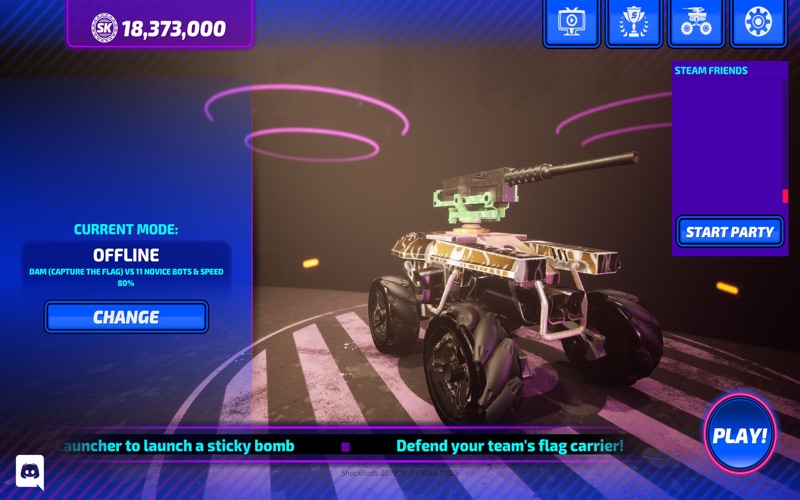800x500 pixels.
Task: Open the TV replay video icon
Action: tap(571, 22)
